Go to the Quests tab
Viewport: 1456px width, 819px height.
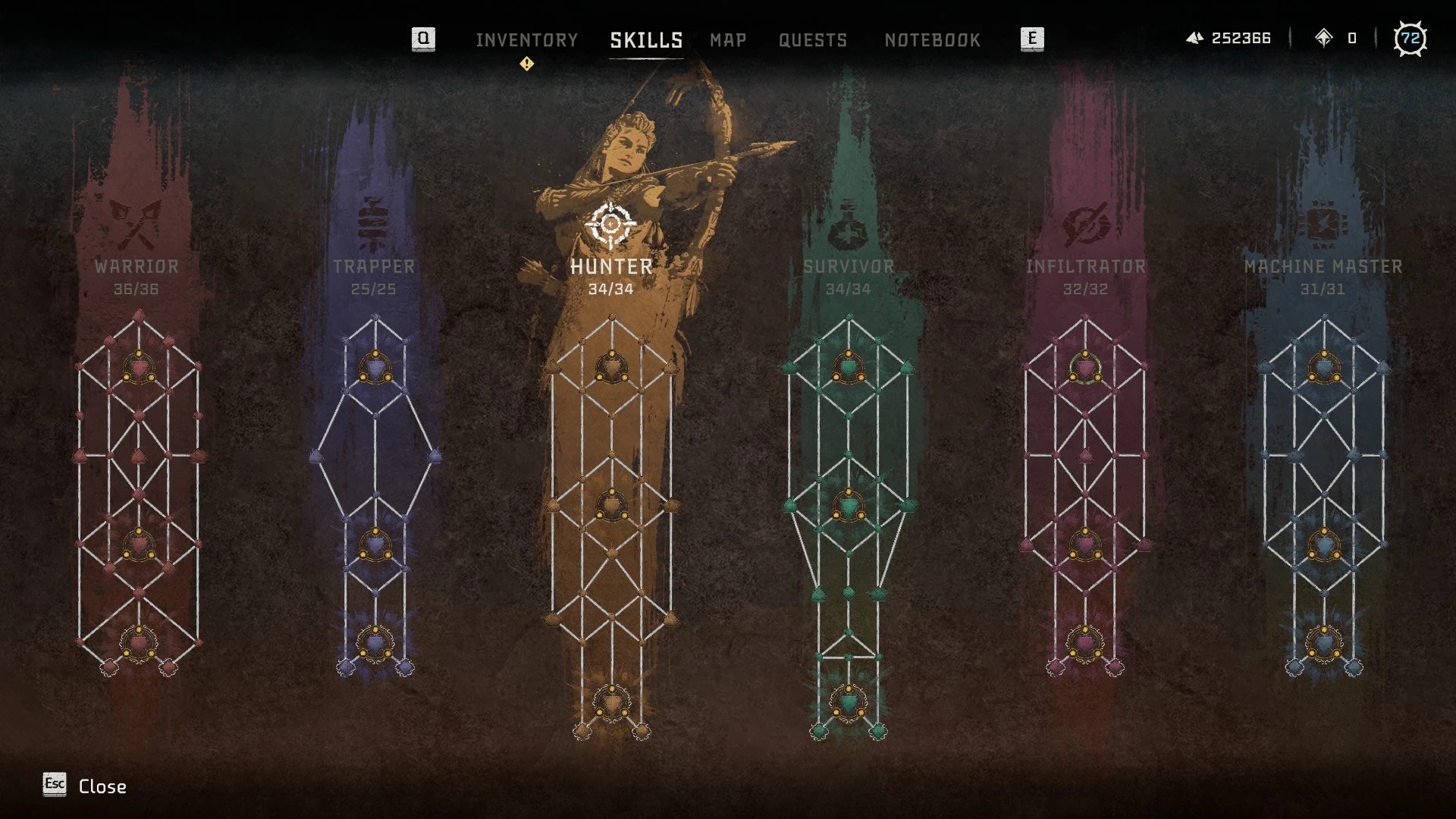coord(812,40)
